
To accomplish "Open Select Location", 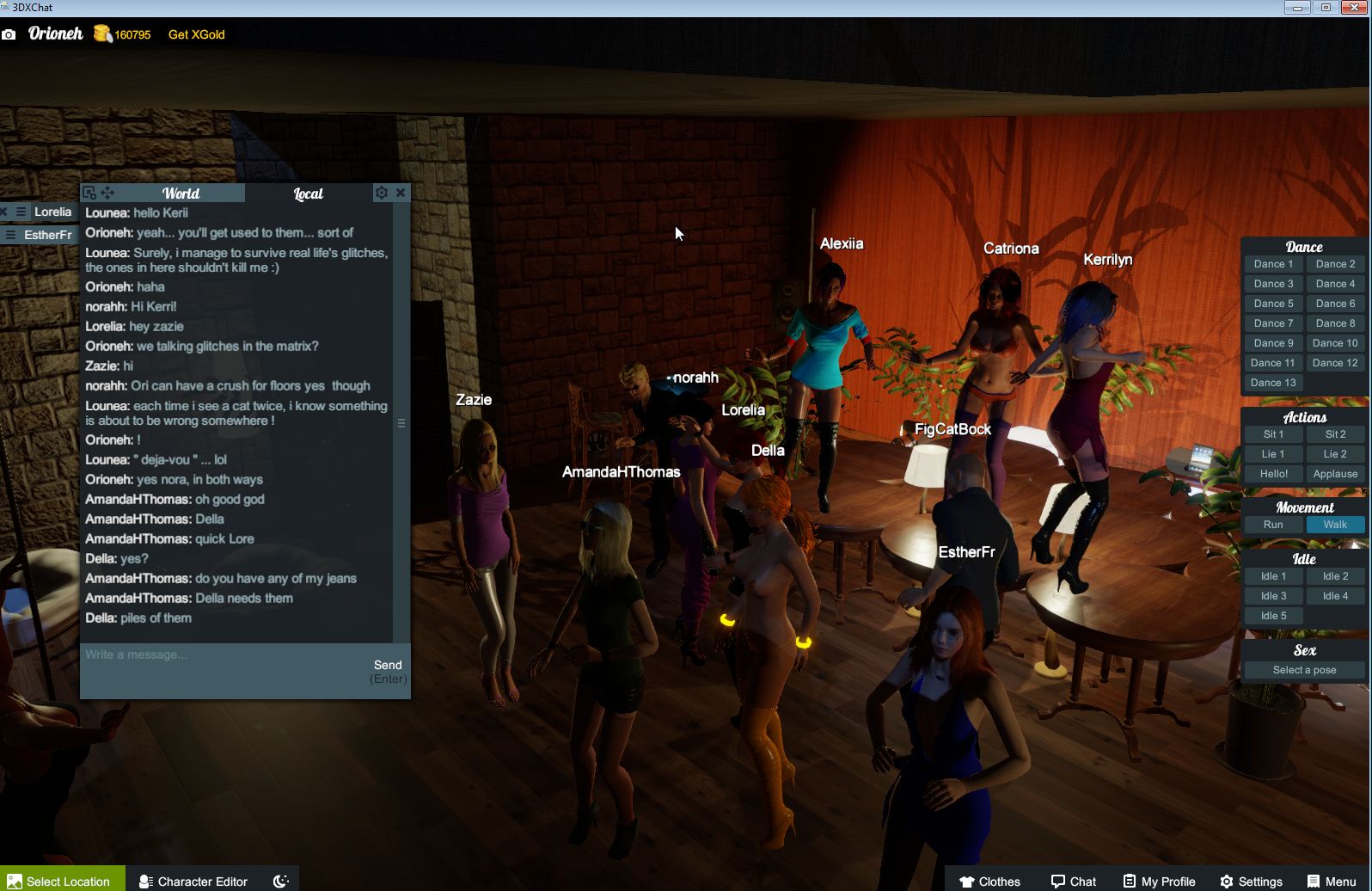I will click(x=62, y=881).
